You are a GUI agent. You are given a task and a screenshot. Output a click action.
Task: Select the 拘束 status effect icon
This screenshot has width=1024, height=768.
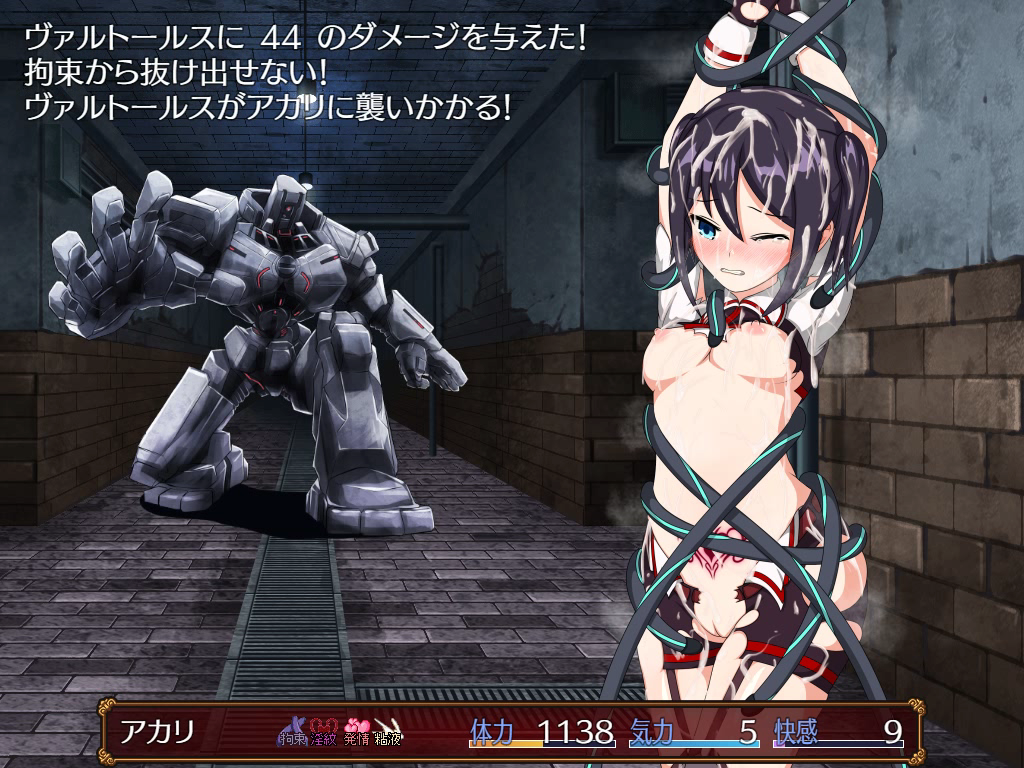tap(294, 733)
